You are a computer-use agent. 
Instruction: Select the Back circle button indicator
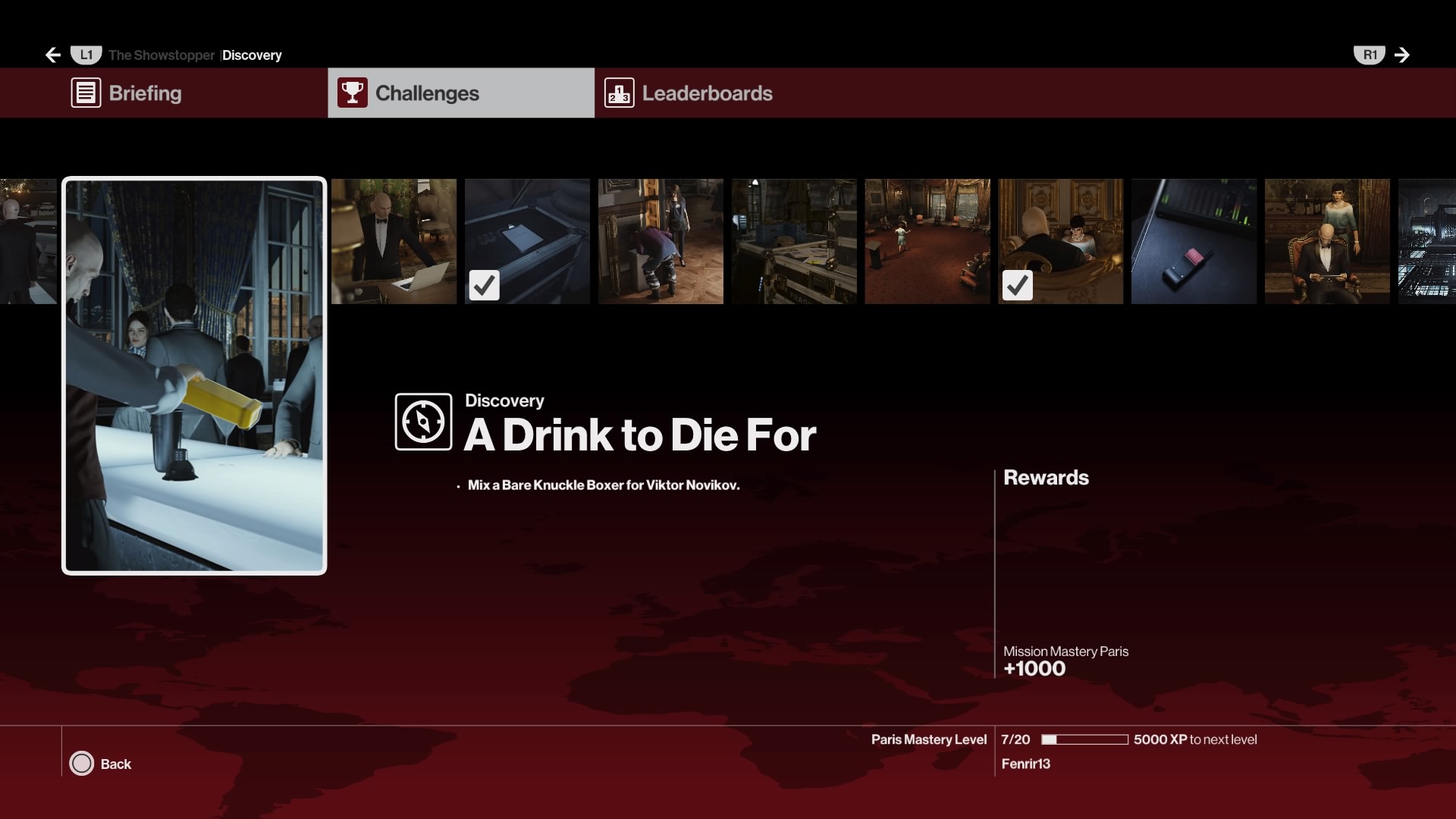(x=81, y=764)
